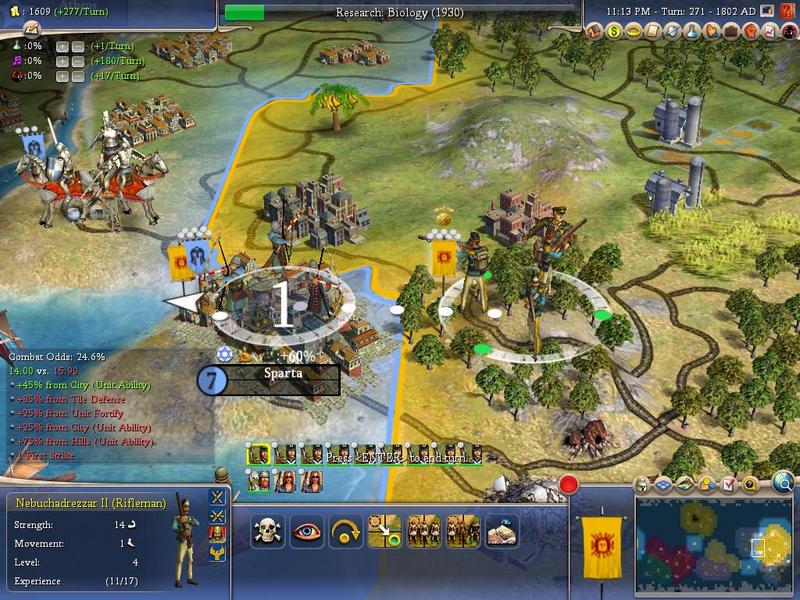
Task: Select the Go To move command
Action: pyautogui.click(x=384, y=529)
